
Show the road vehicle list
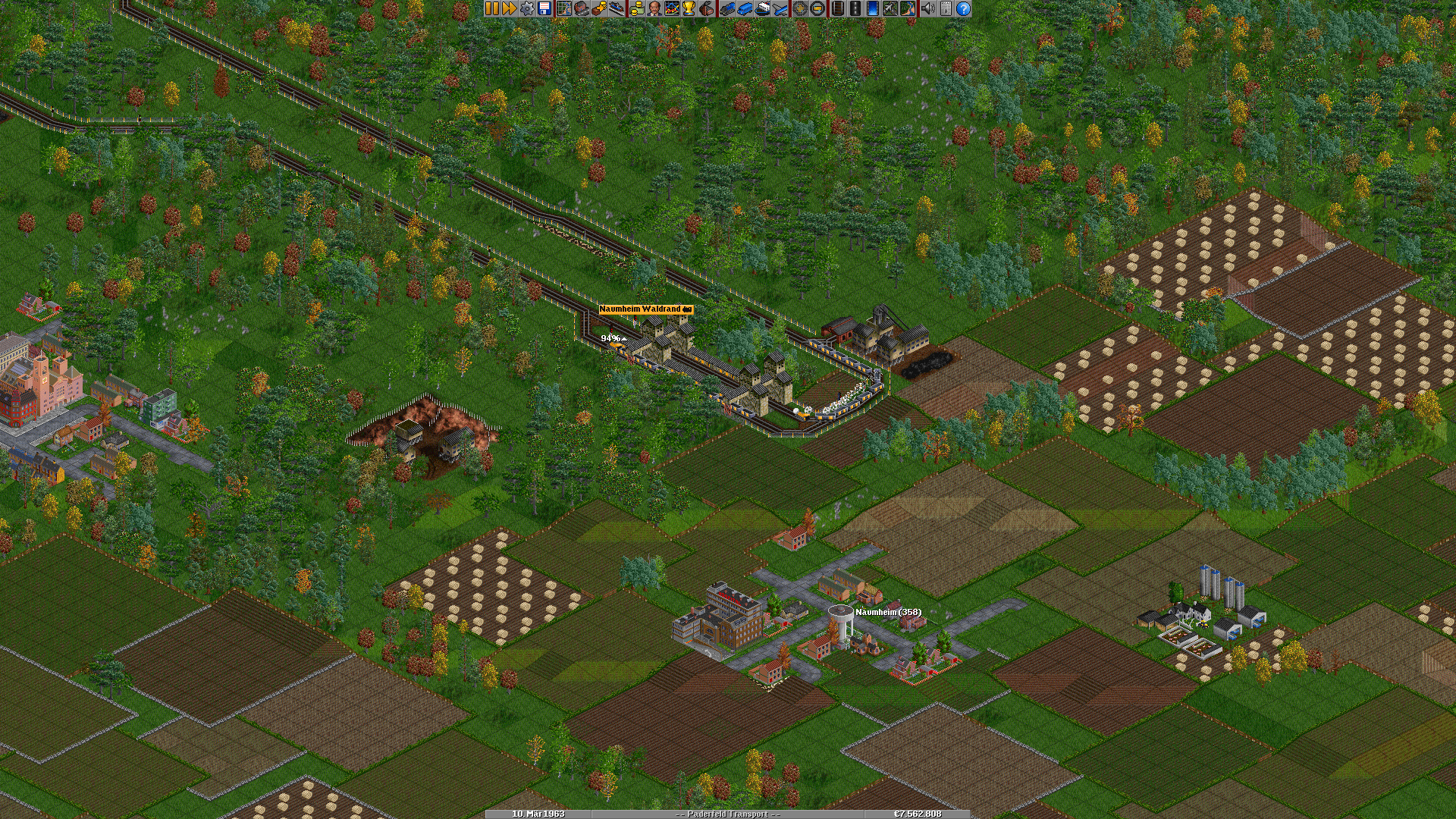click(745, 8)
